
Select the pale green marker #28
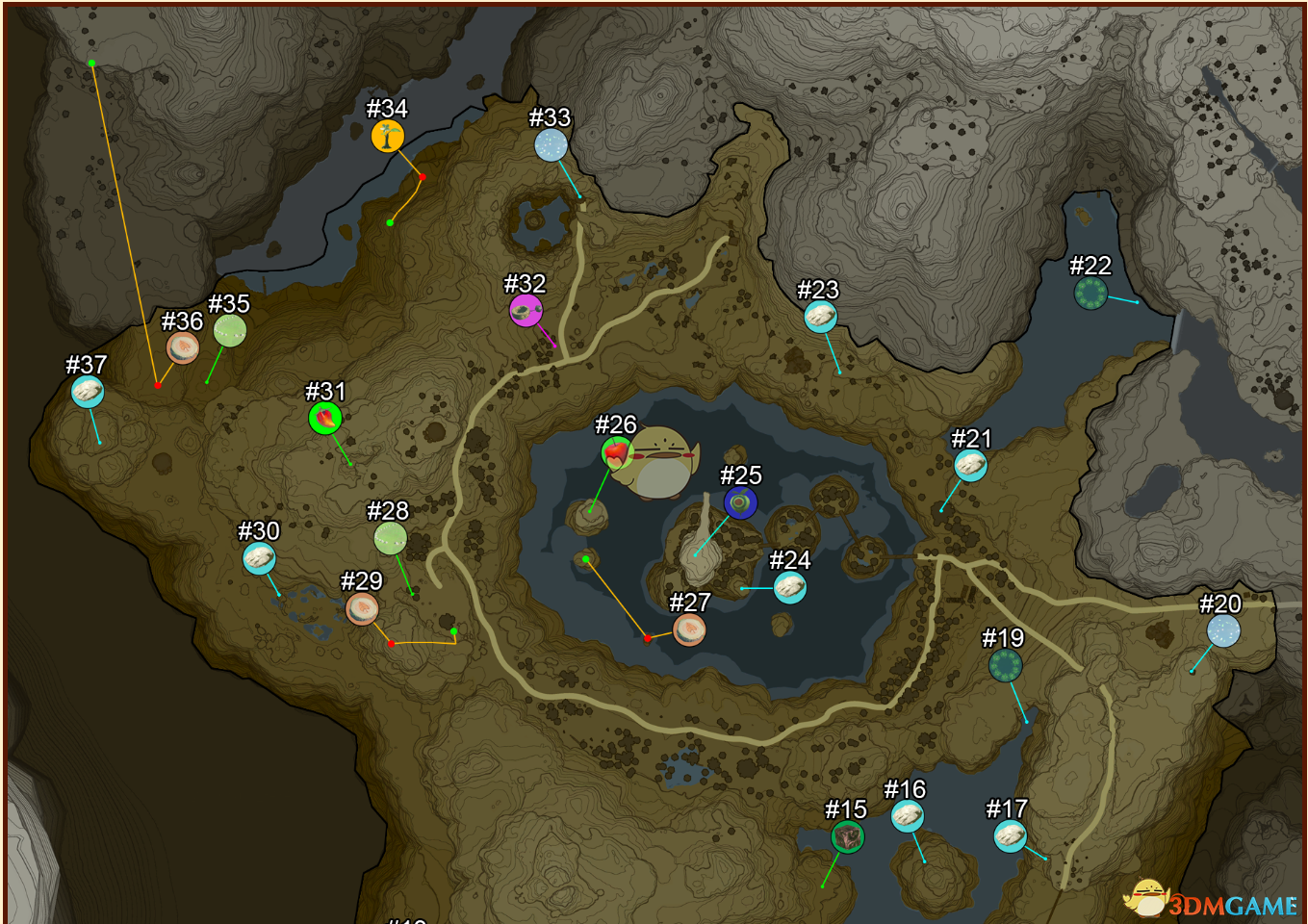click(x=390, y=538)
